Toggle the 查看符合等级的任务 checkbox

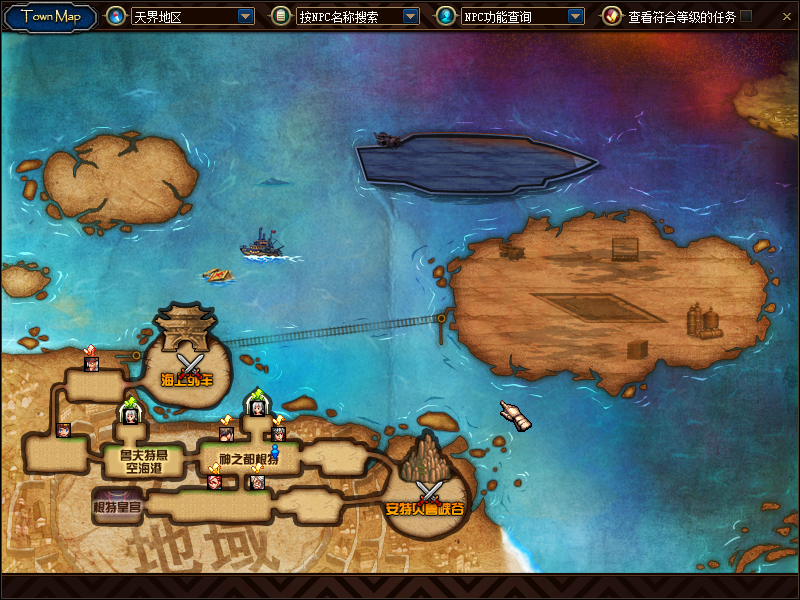746,17
